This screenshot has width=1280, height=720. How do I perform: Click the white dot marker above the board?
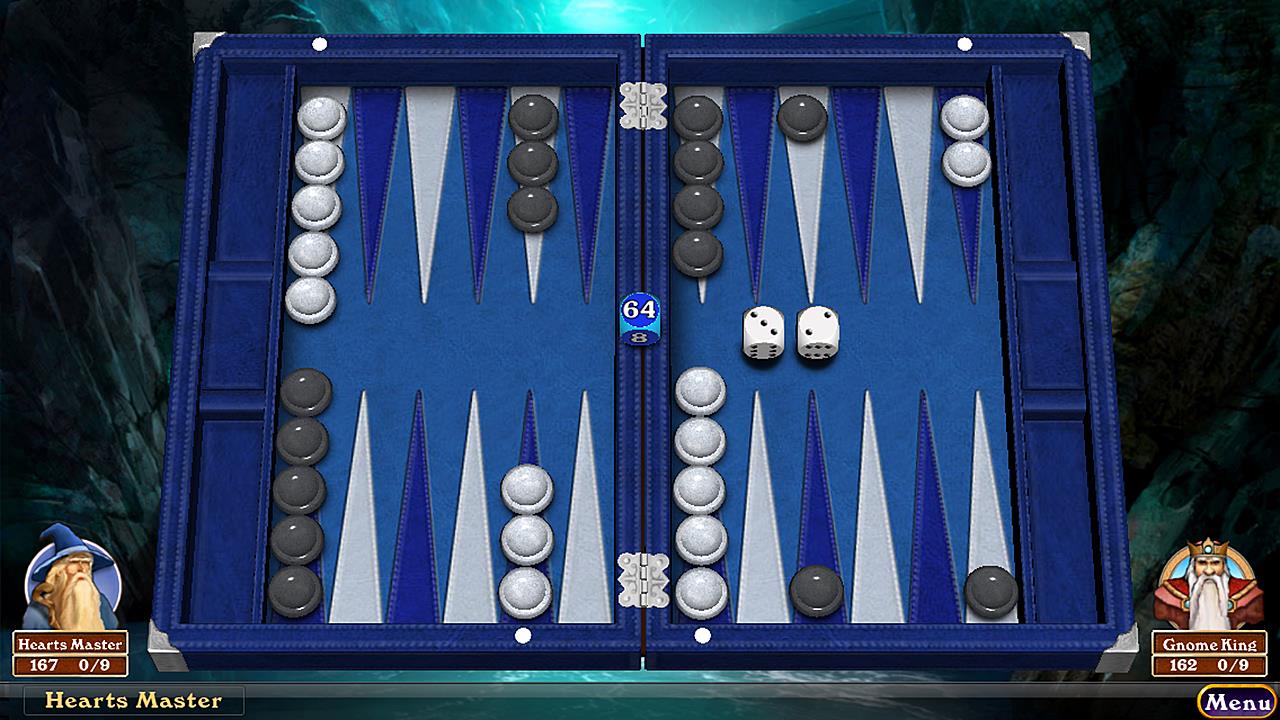[x=320, y=44]
